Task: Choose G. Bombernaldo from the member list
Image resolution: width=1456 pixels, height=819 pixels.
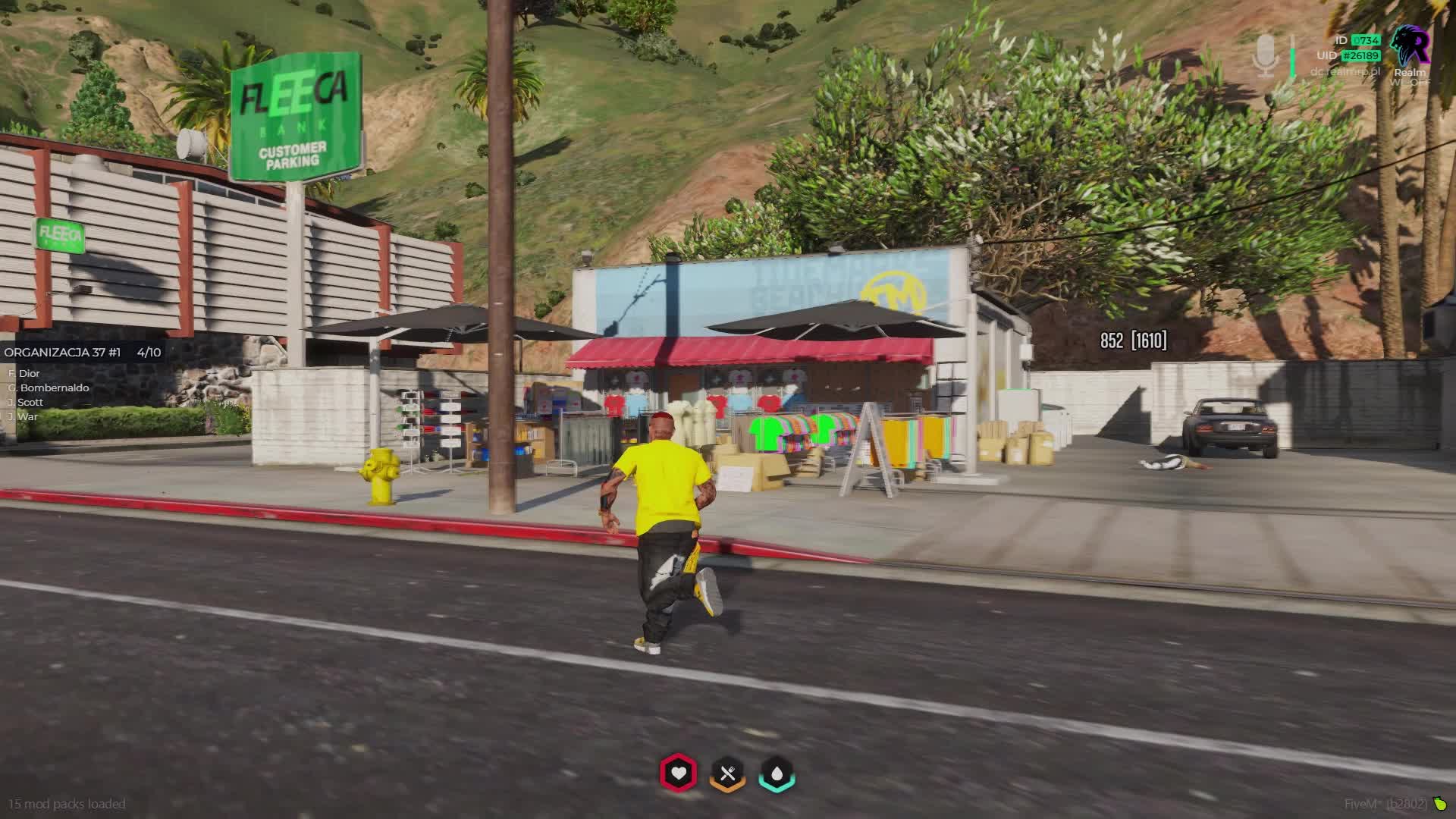Action: tap(49, 388)
